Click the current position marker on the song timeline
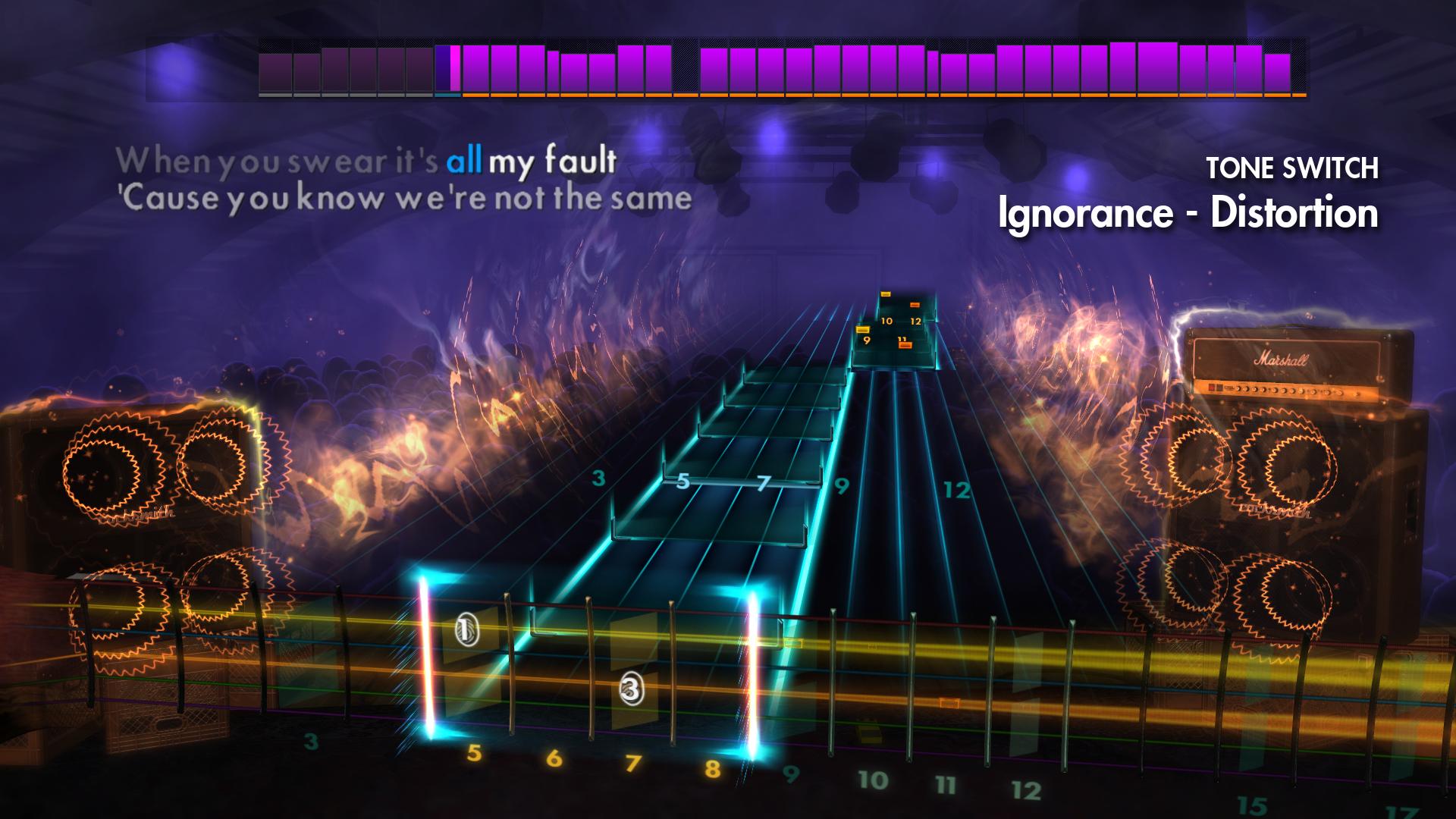The image size is (1456, 819). 453,72
